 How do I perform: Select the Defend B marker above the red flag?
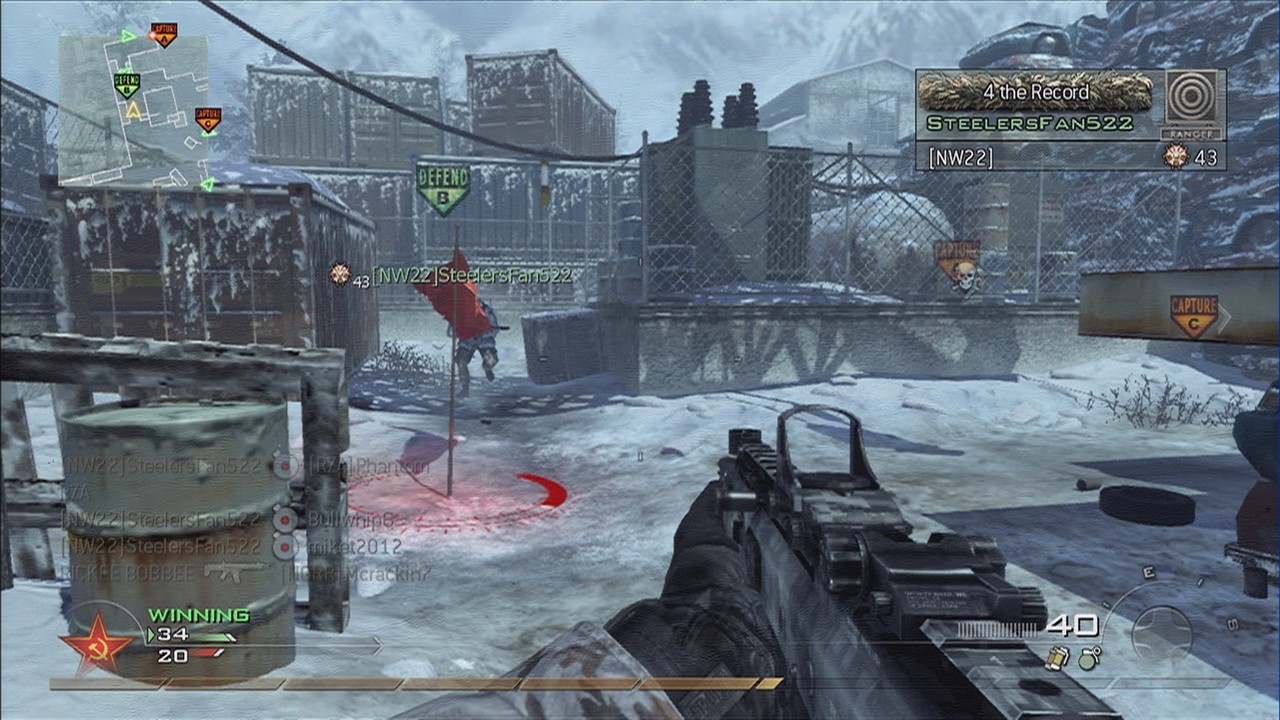443,186
